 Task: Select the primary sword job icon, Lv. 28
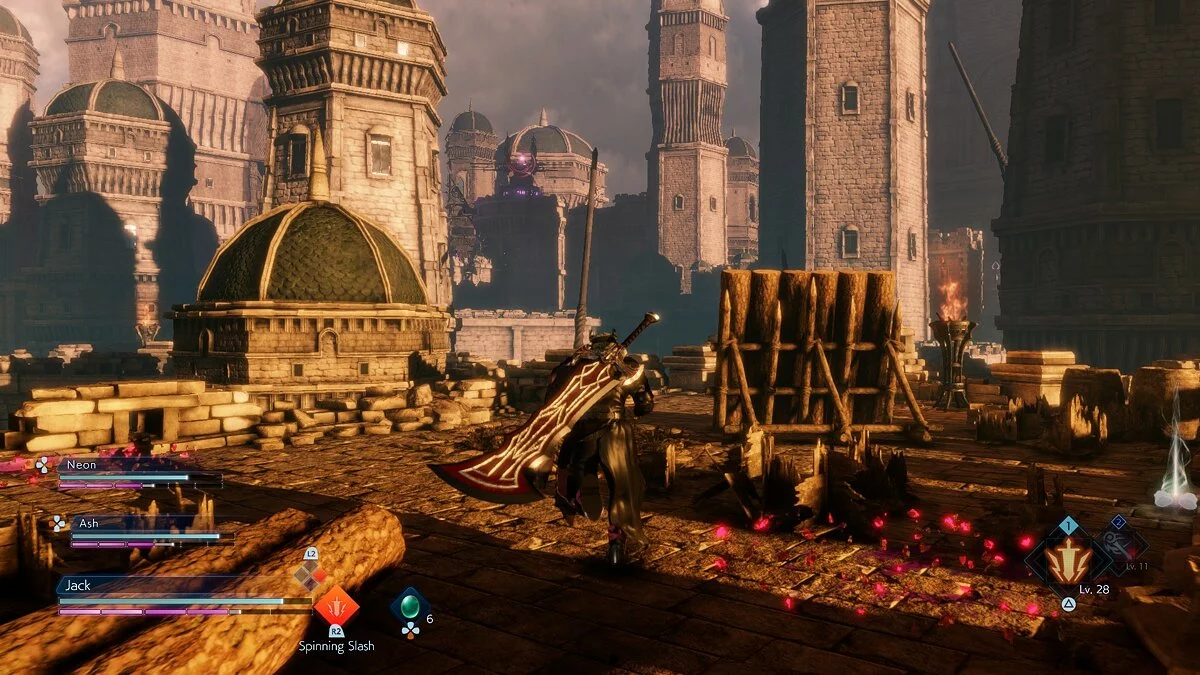coord(1068,560)
